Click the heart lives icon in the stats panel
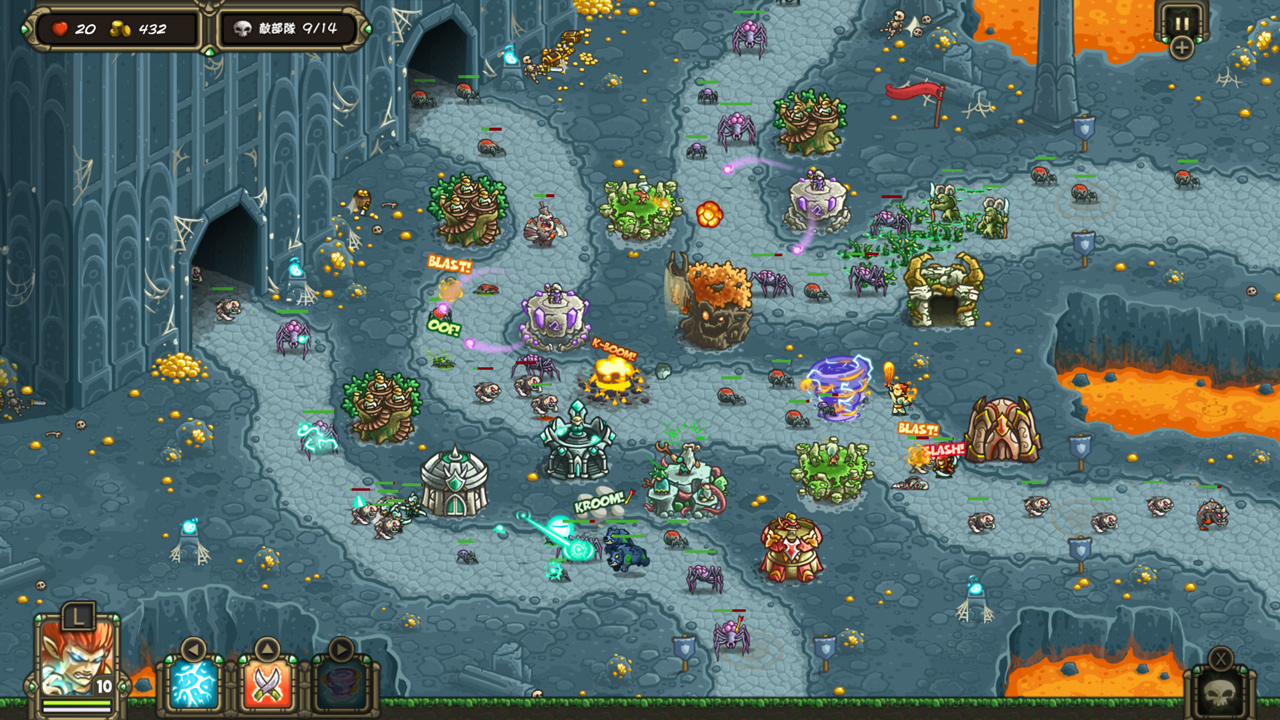 (x=58, y=26)
